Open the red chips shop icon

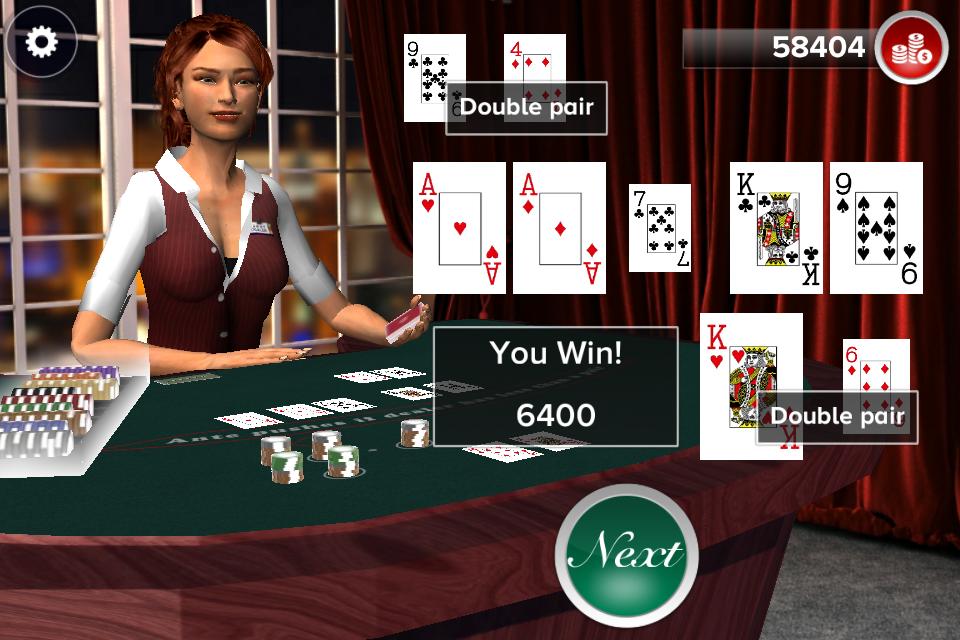(911, 47)
